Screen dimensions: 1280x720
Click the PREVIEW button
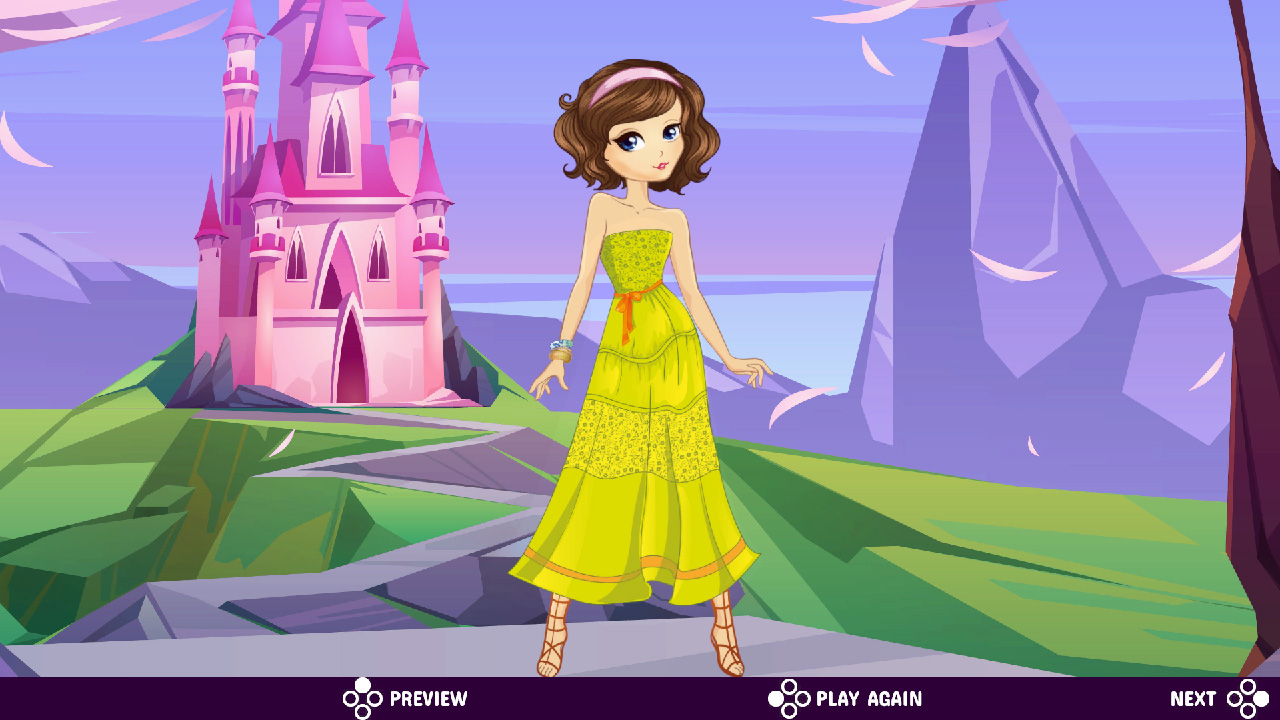pyautogui.click(x=427, y=698)
